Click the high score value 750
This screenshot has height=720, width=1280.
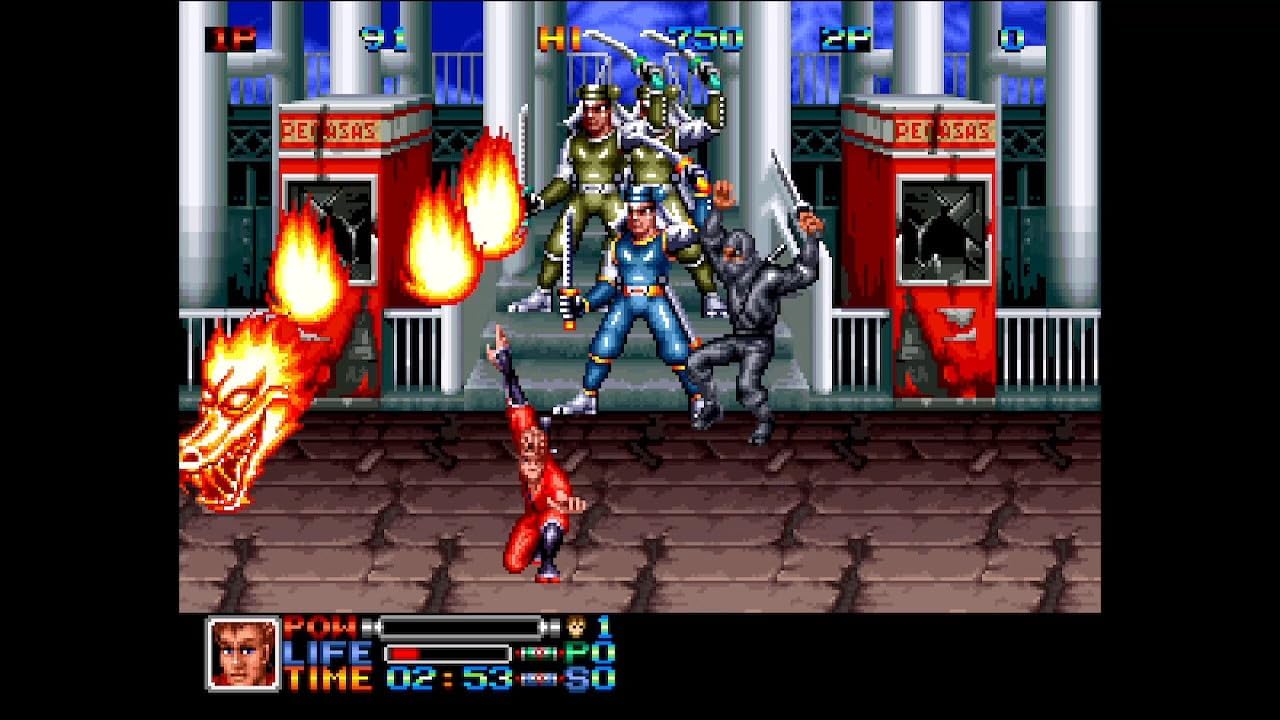(706, 38)
